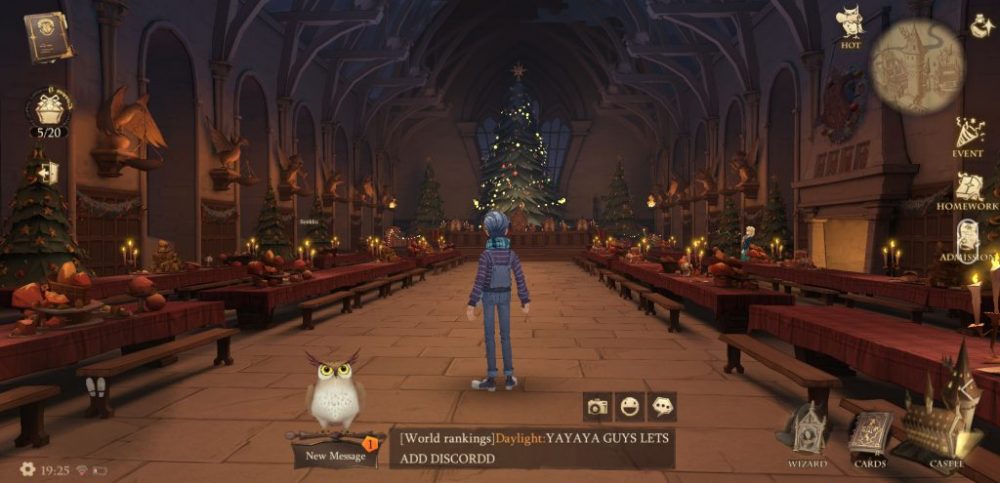The width and height of the screenshot is (1000, 483).
Task: Click the potion bottle icon
Action: coord(981,26)
